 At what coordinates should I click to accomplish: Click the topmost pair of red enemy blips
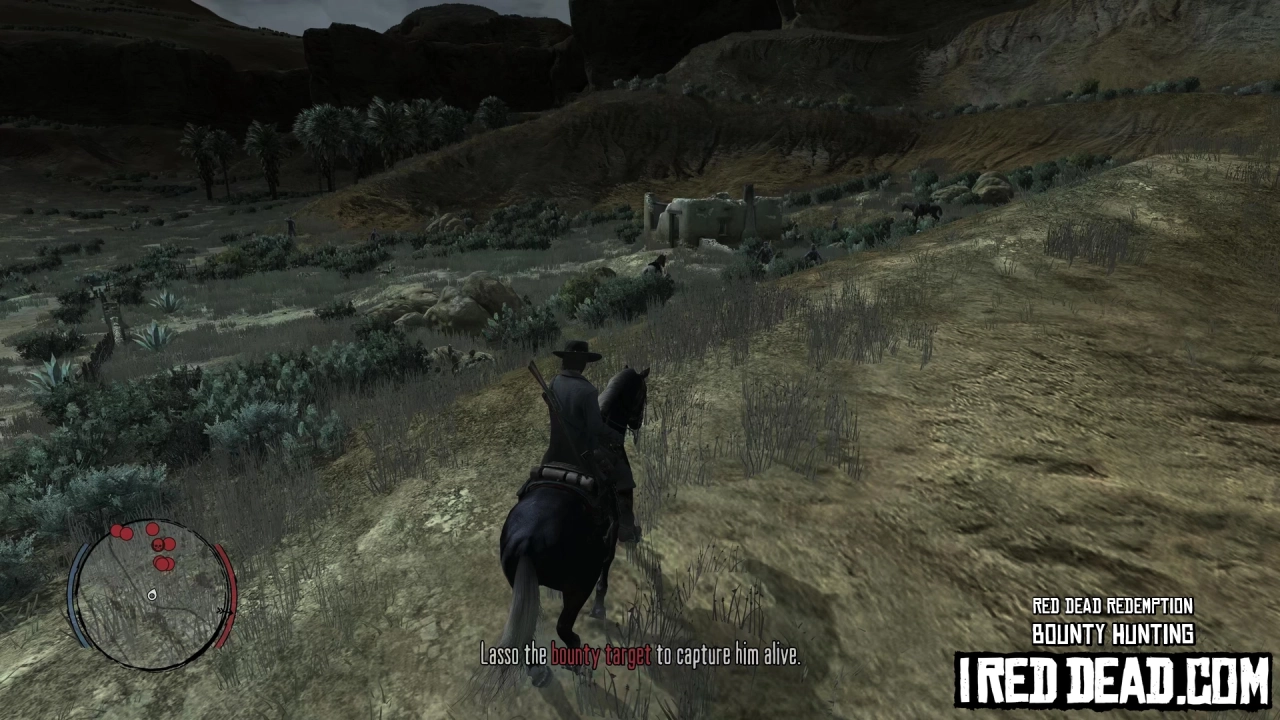click(120, 531)
